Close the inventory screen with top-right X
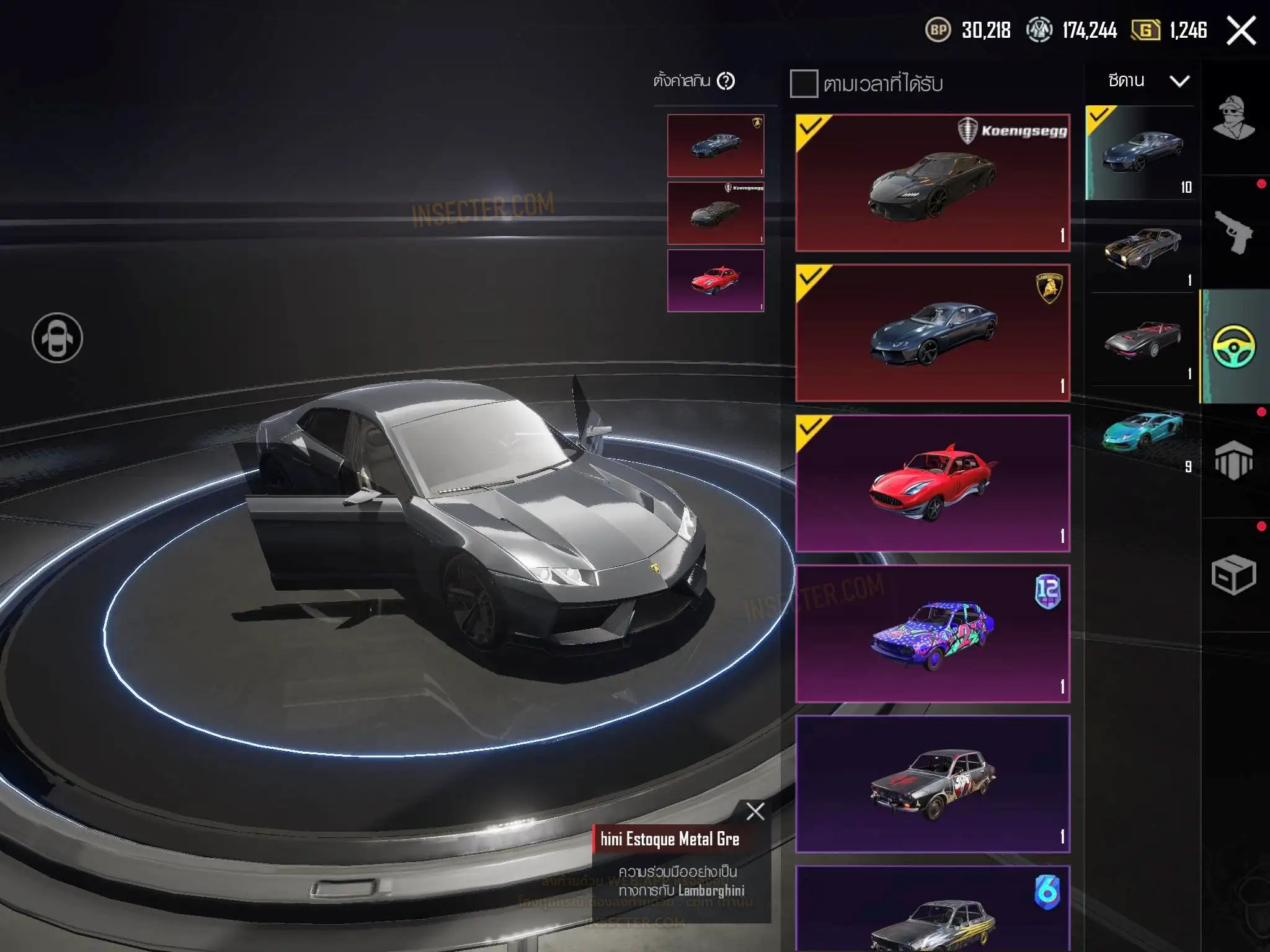The height and width of the screenshot is (952, 1270). click(x=1241, y=30)
